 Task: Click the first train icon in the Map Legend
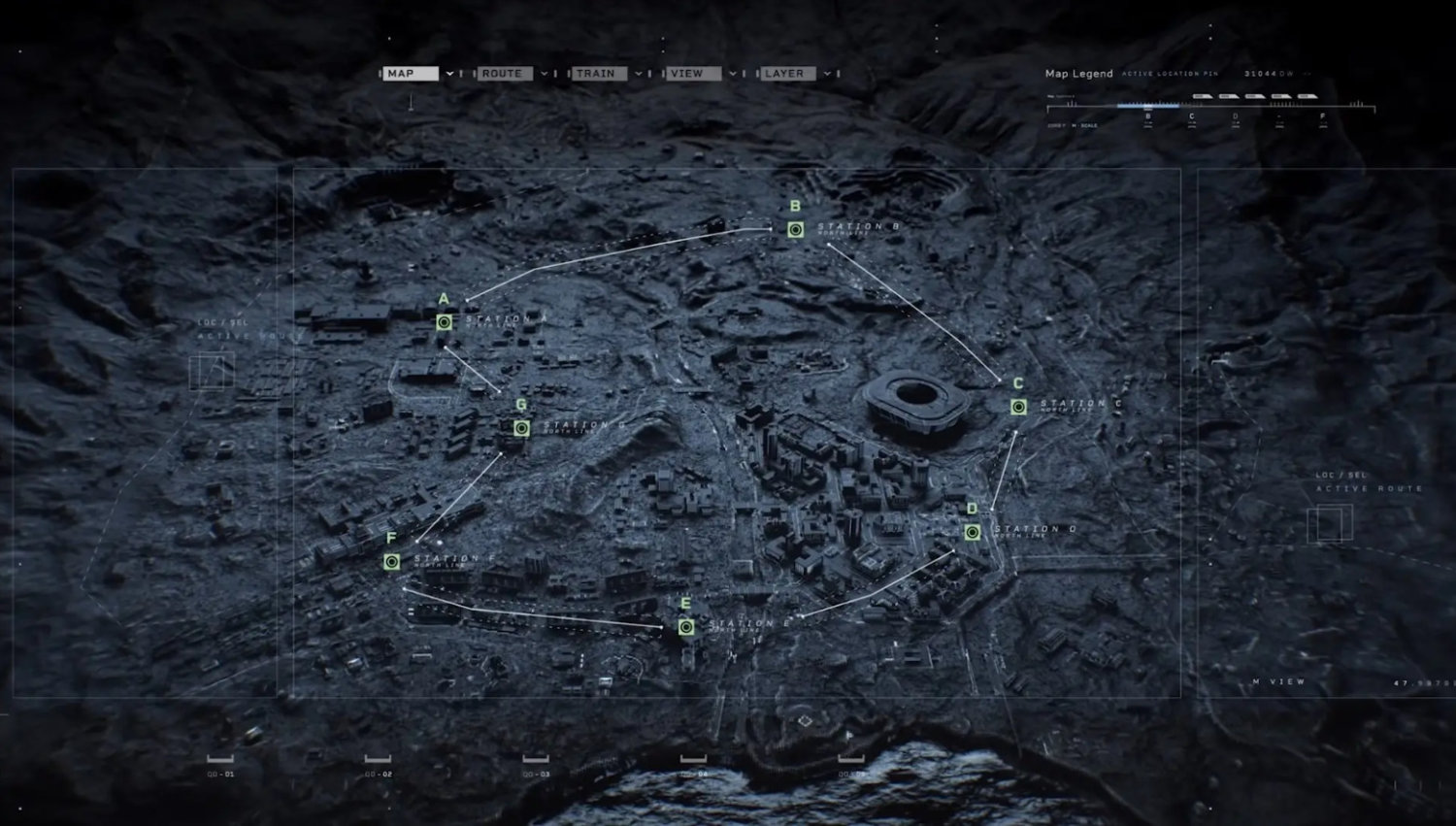1203,96
